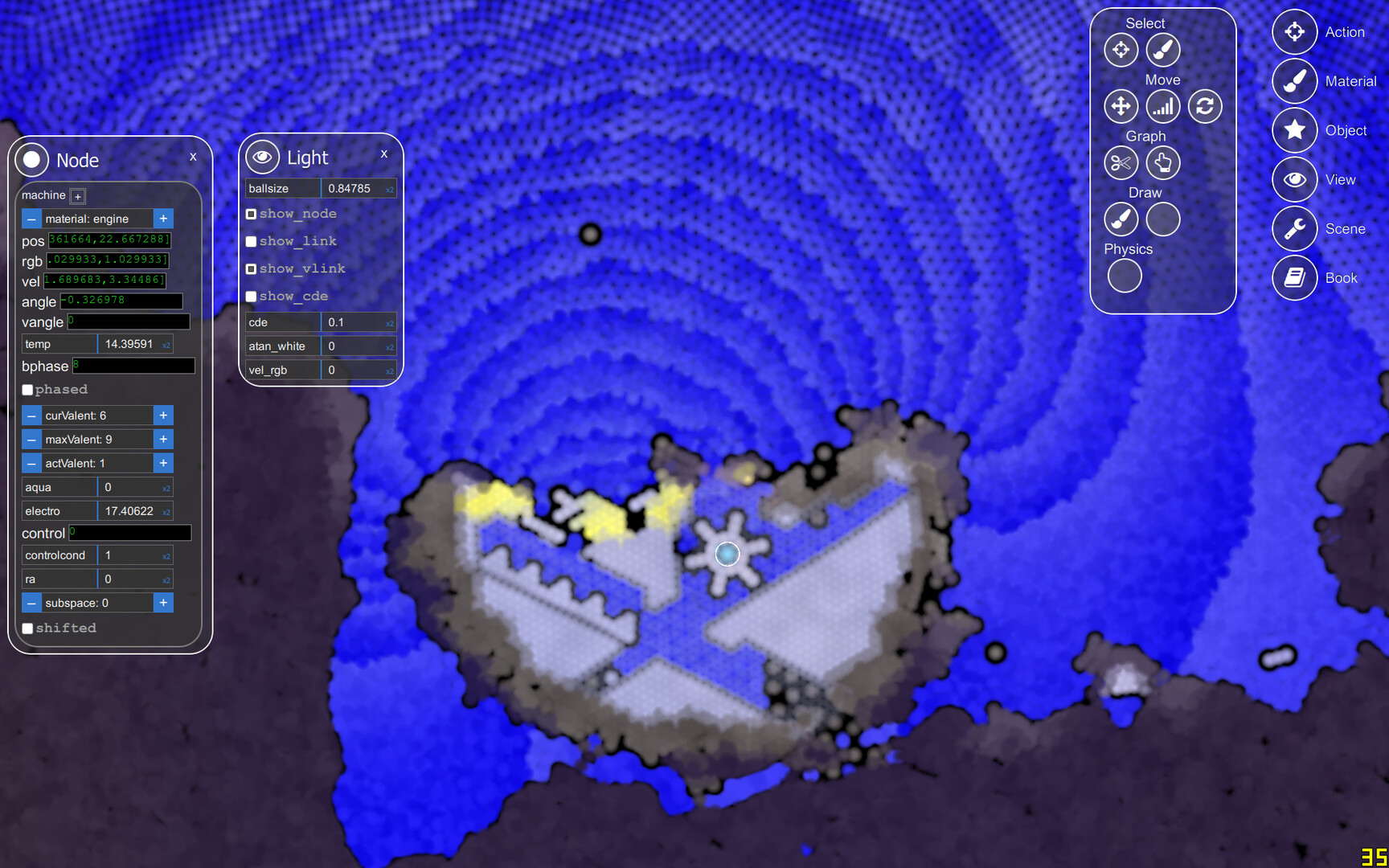
Task: Select the Draw brush tool
Action: 1121,219
